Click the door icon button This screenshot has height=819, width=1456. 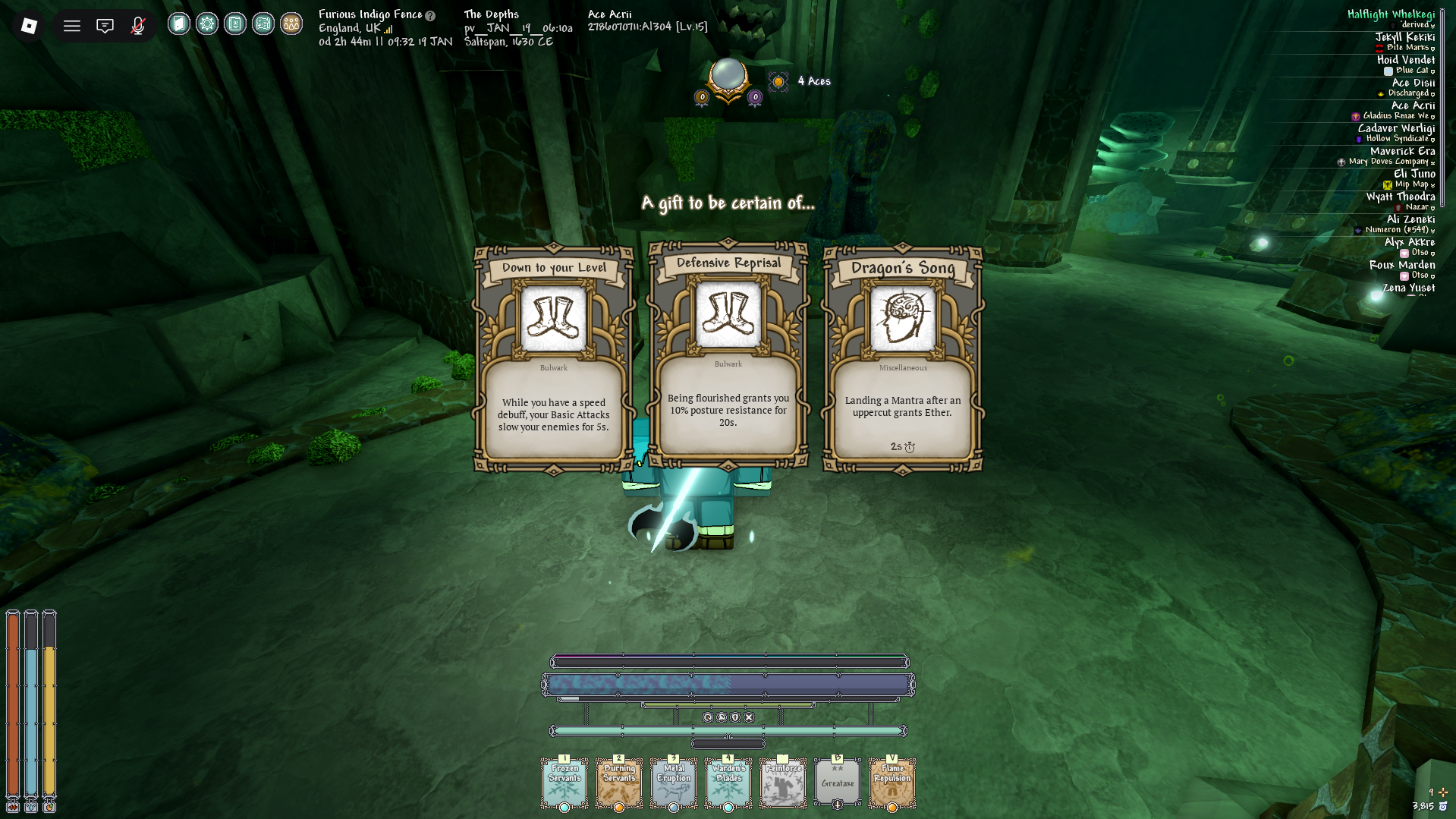(179, 24)
